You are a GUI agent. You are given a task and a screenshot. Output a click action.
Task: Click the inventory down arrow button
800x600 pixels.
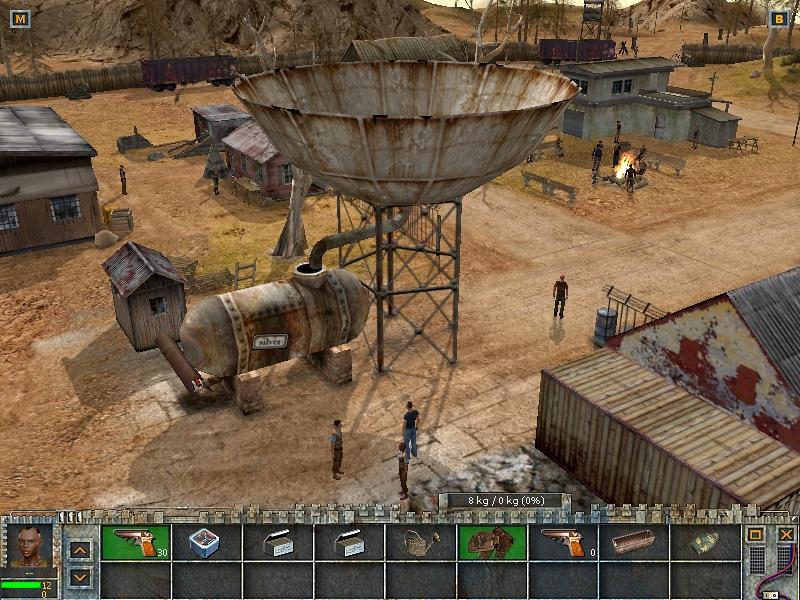pos(81,577)
